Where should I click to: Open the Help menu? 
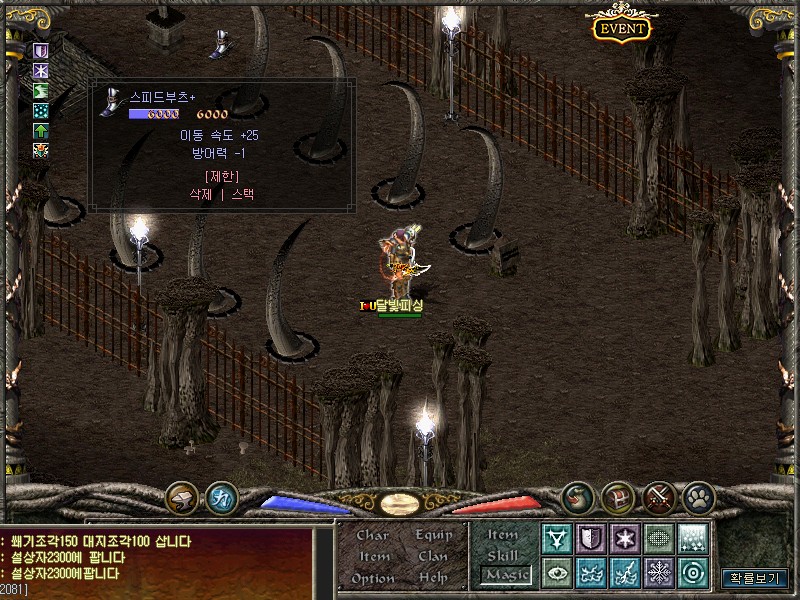click(x=433, y=578)
